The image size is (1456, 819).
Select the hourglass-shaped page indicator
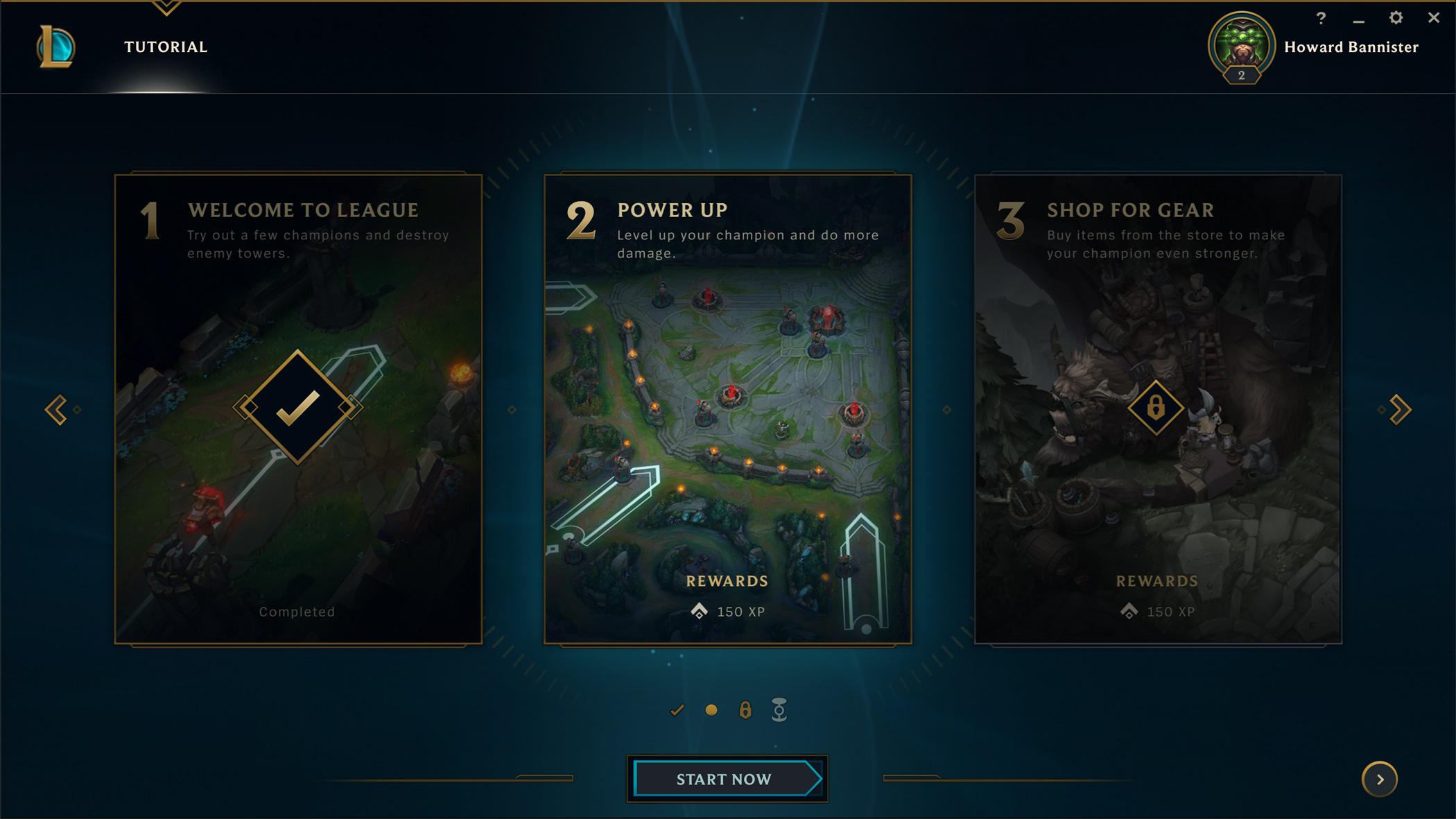click(779, 710)
